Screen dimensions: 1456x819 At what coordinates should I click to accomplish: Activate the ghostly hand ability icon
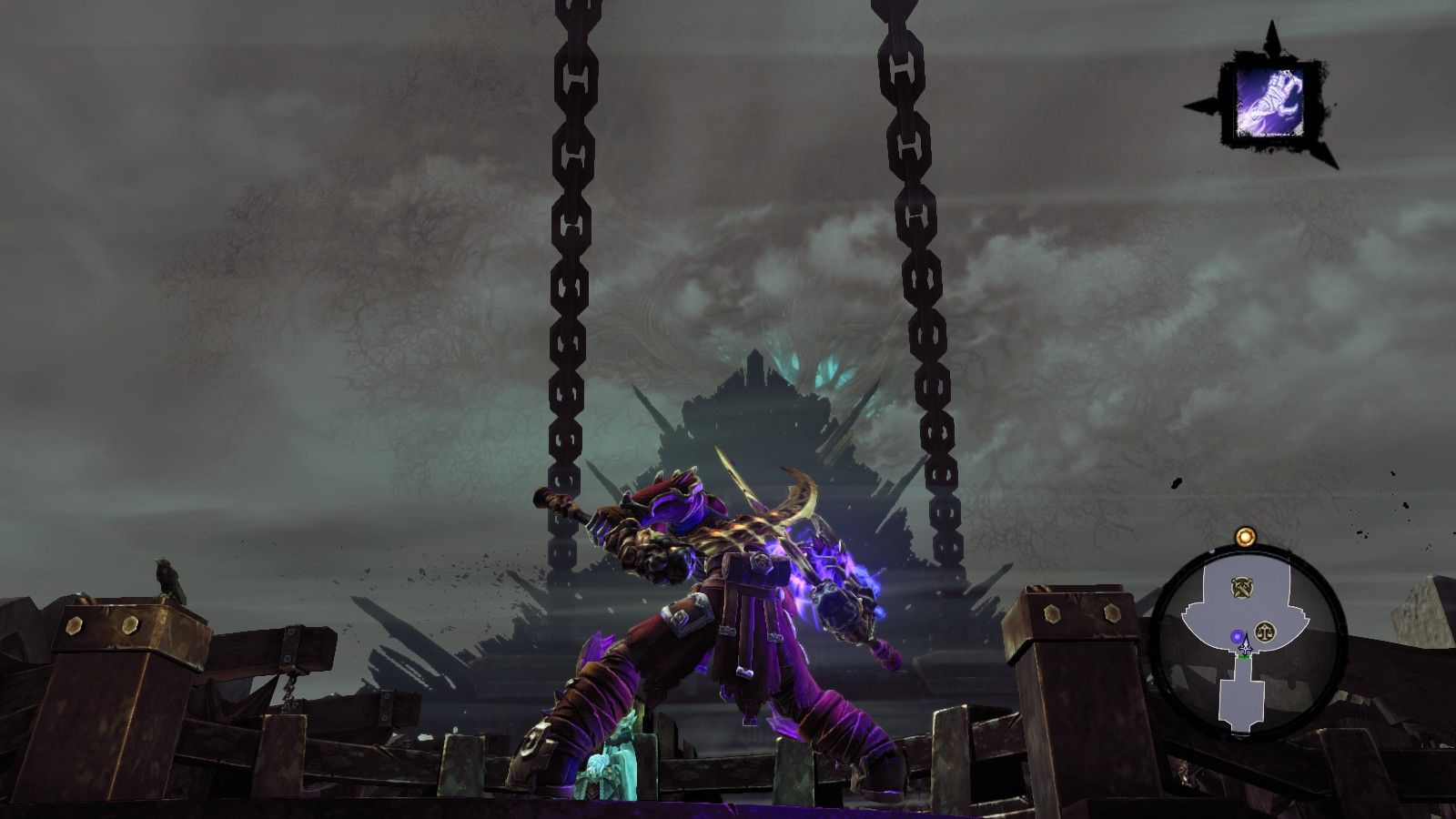point(1270,97)
